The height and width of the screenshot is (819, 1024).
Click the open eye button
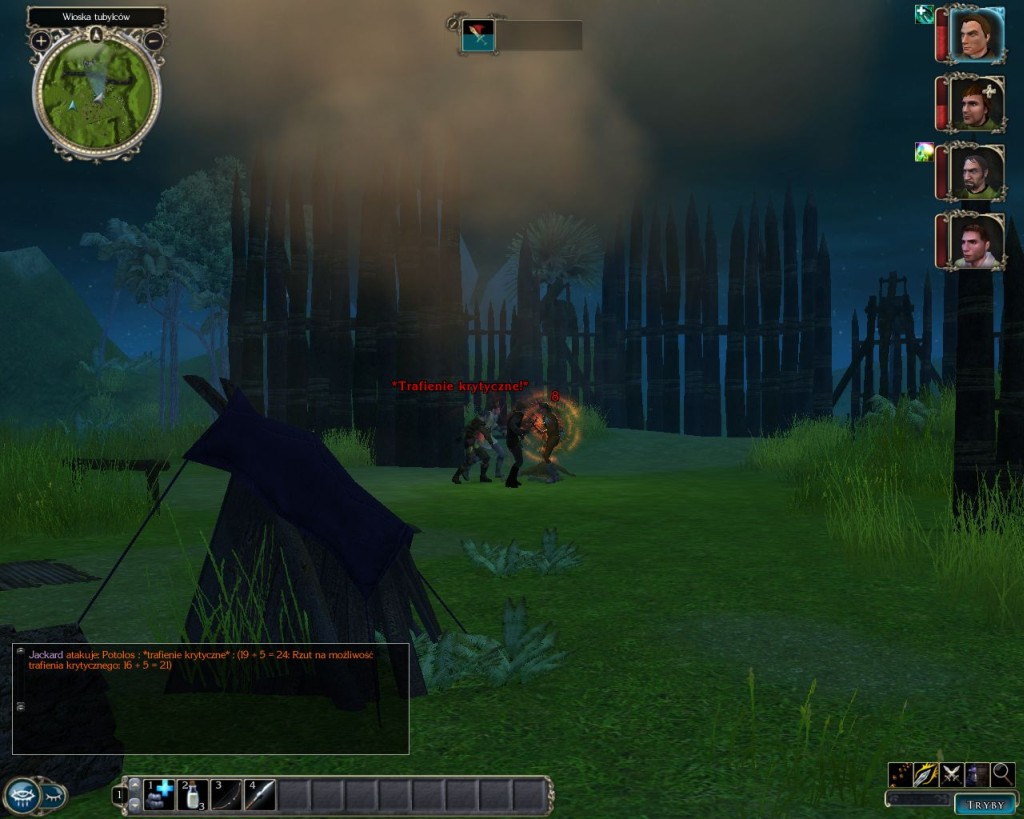pyautogui.click(x=22, y=795)
